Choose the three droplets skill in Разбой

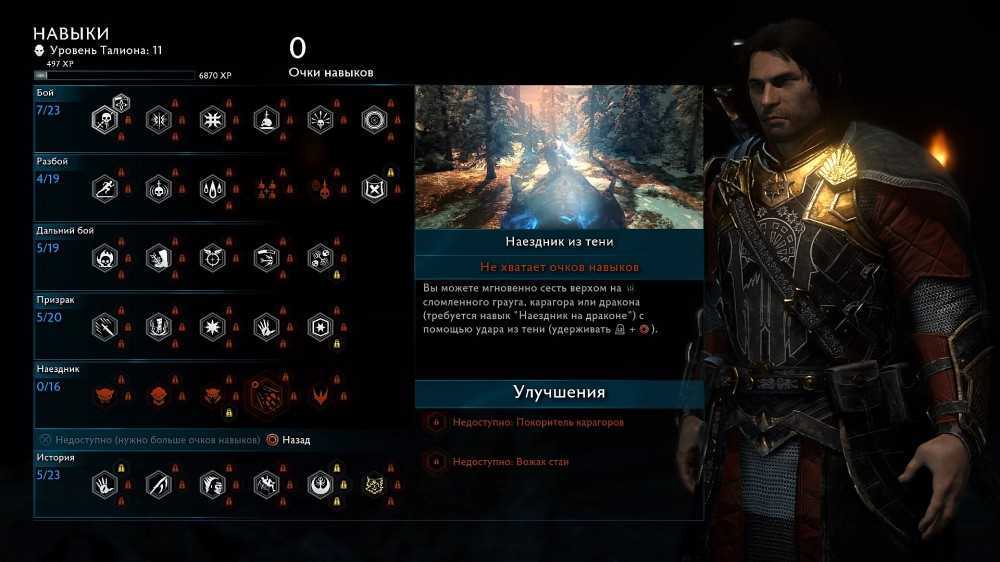coord(212,189)
